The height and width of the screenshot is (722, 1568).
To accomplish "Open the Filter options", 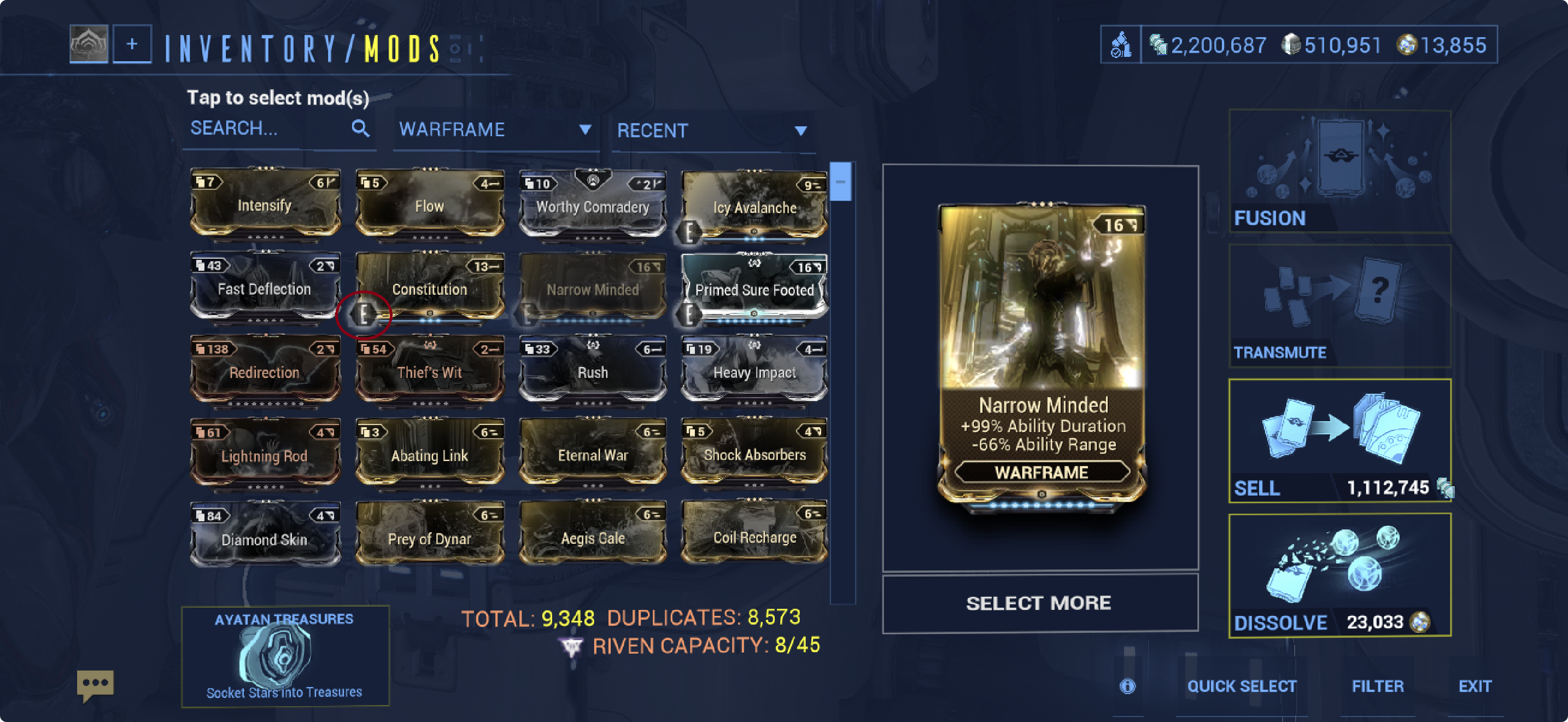I will 1378,686.
